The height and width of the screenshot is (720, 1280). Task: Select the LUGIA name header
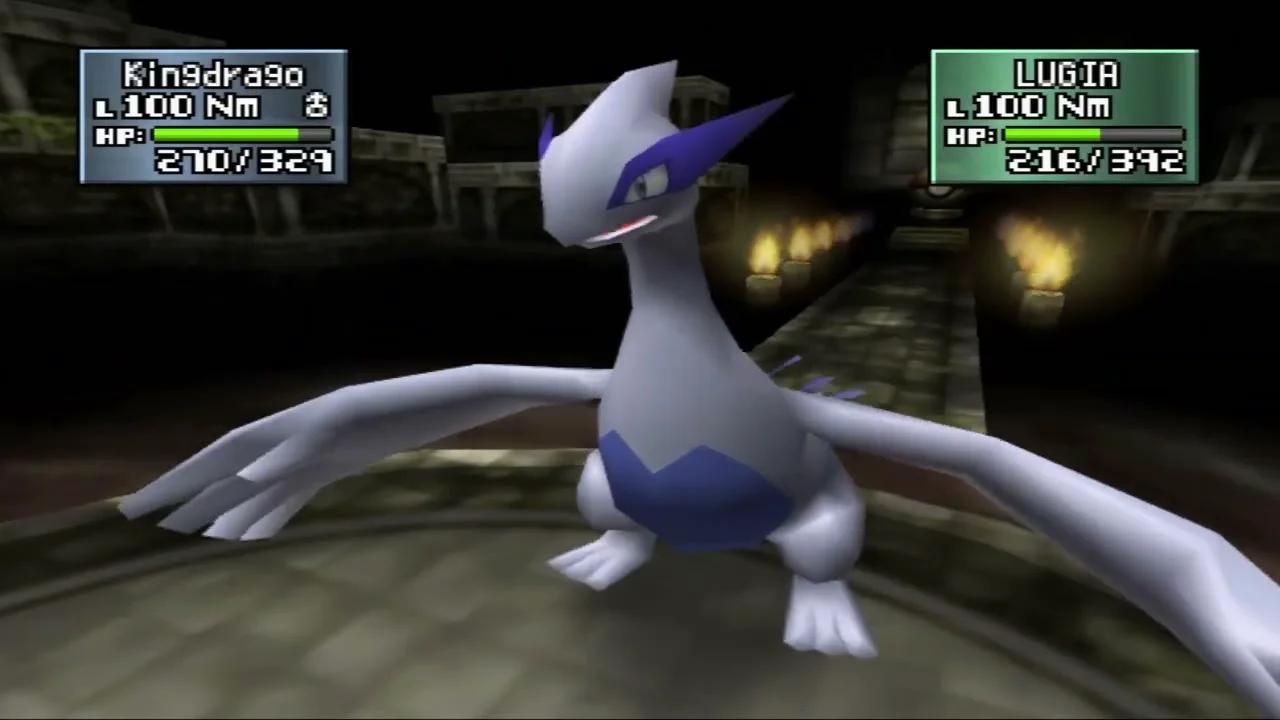coord(1065,73)
